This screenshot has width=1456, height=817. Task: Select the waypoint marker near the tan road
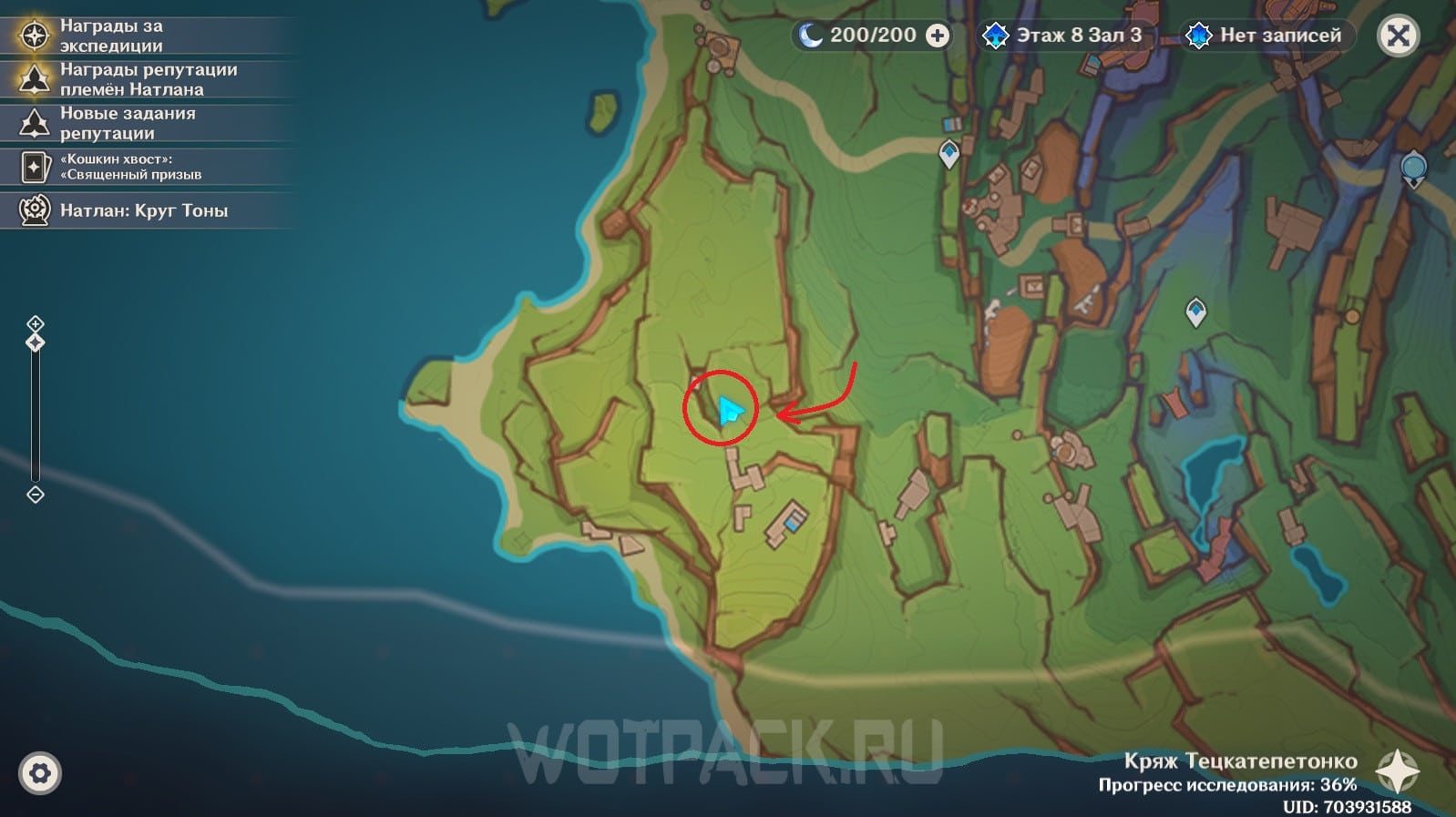tap(949, 152)
